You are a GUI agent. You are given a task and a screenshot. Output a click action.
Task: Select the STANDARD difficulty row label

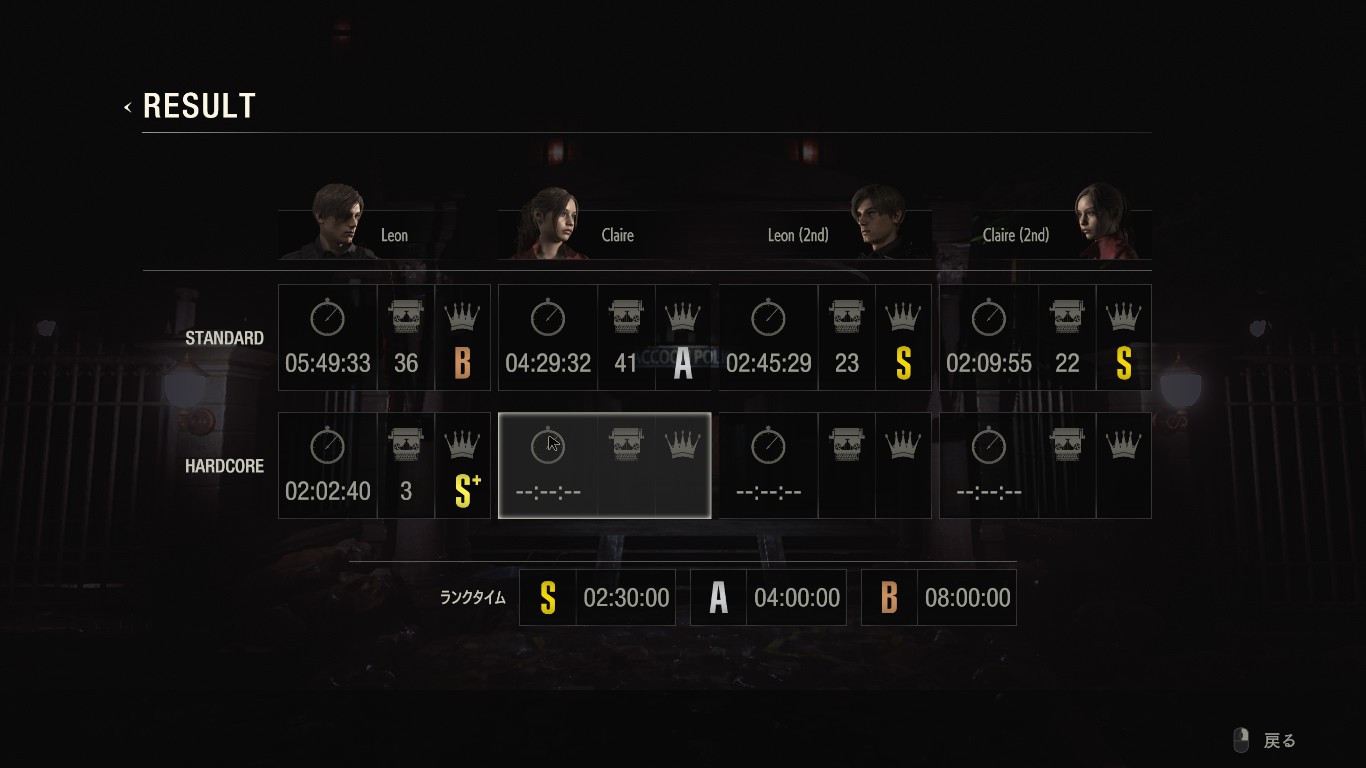[x=224, y=338]
